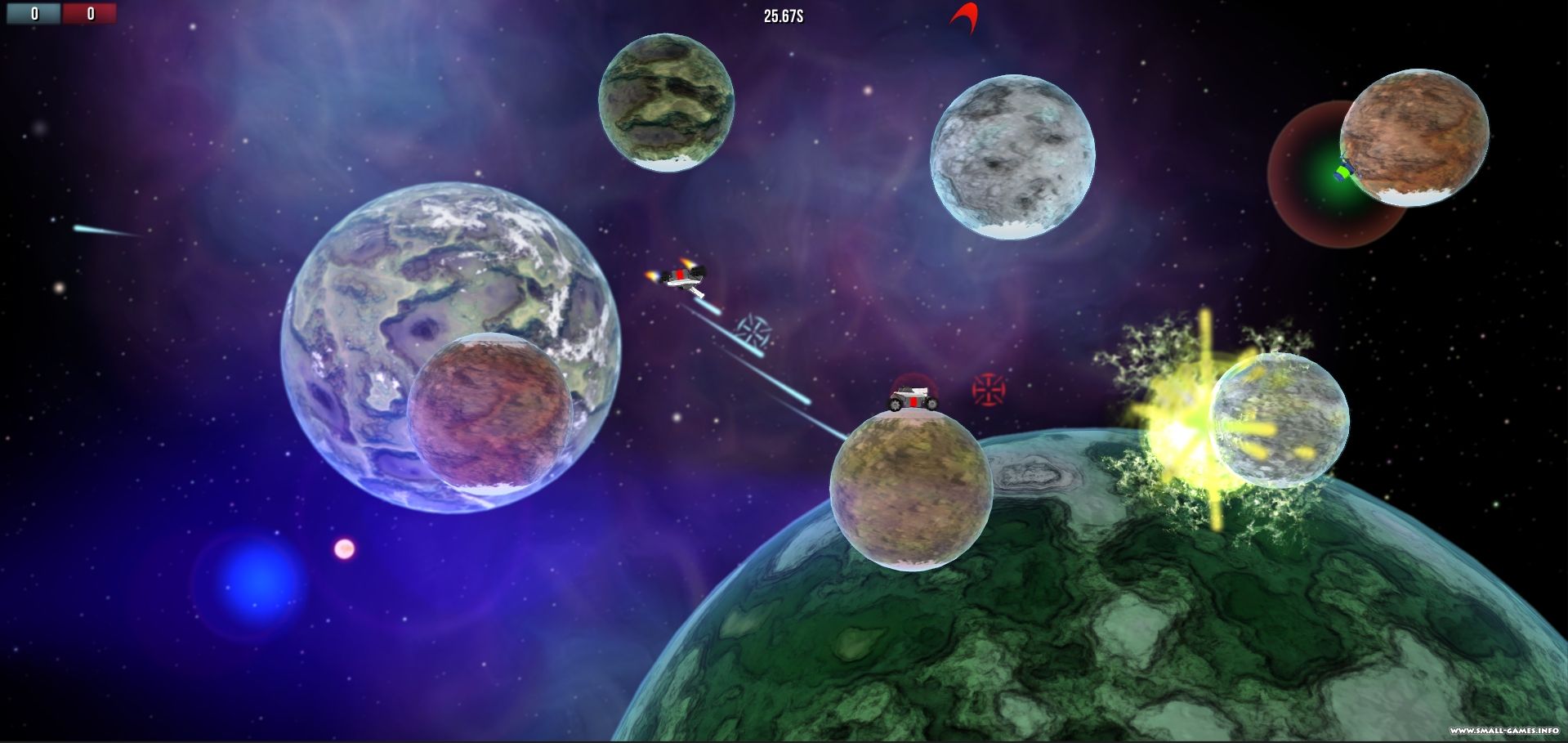Click the red score counter showing zero

(90, 13)
